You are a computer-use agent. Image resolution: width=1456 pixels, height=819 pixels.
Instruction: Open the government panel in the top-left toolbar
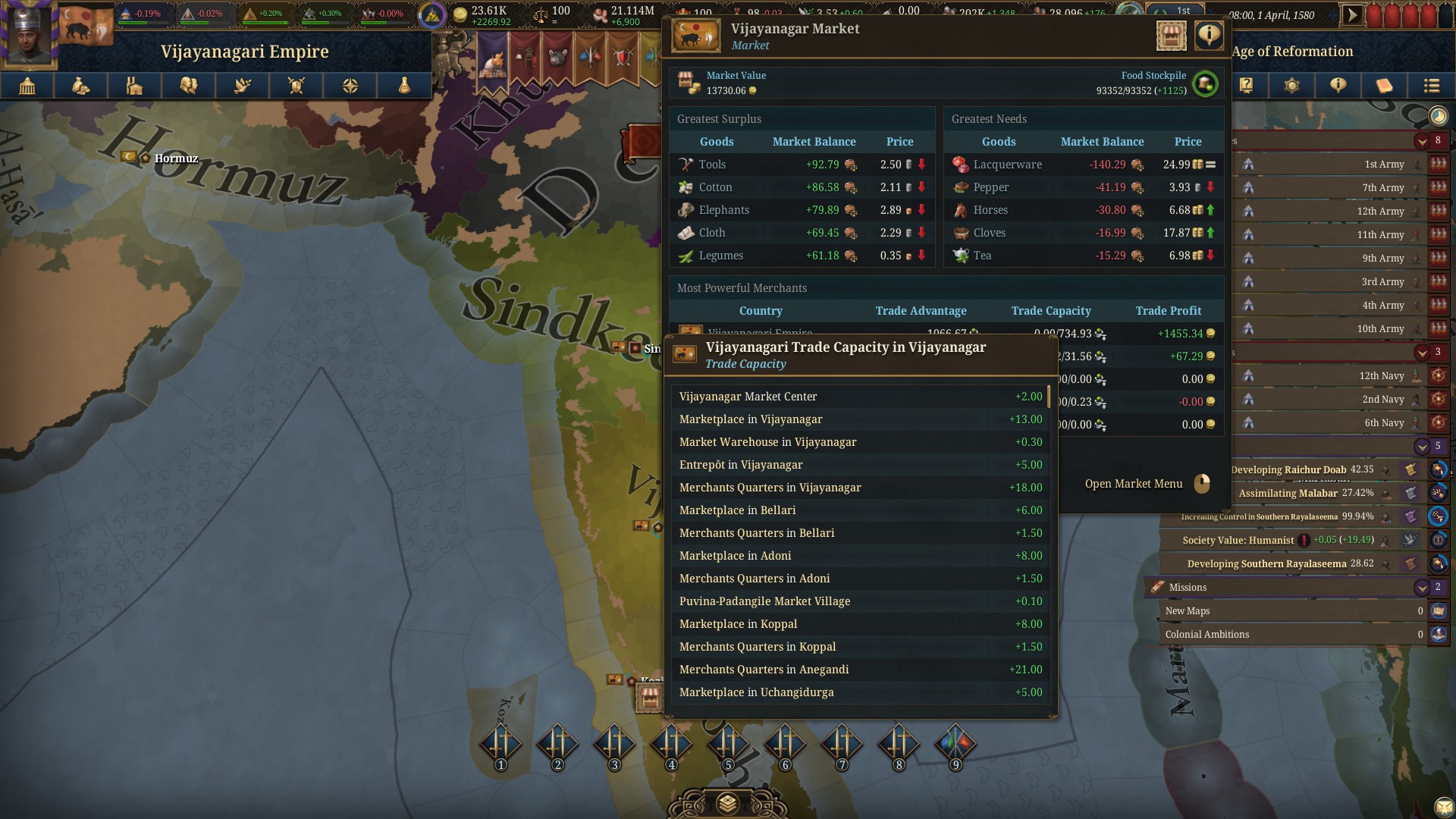coord(27,86)
